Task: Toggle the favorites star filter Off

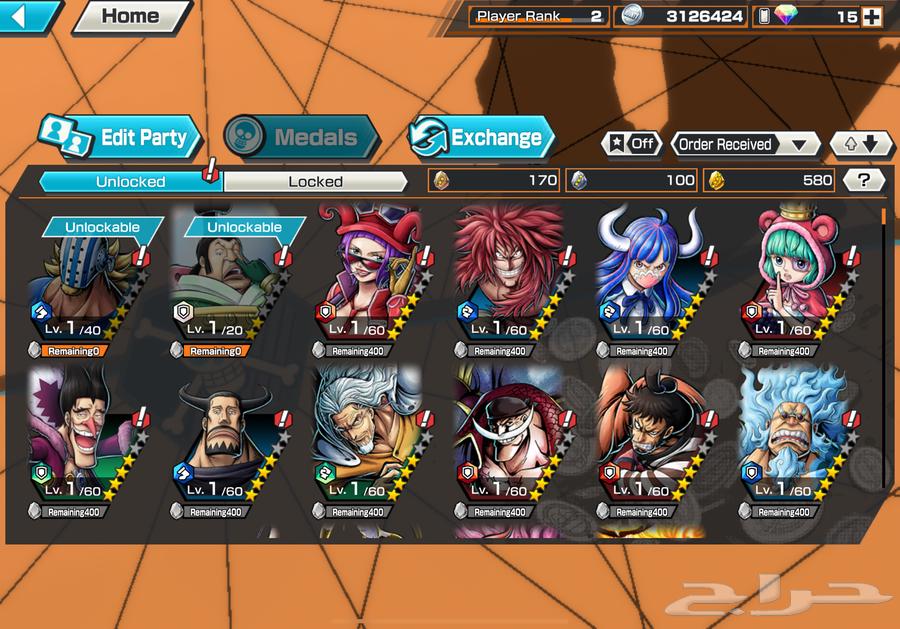Action: click(x=631, y=144)
